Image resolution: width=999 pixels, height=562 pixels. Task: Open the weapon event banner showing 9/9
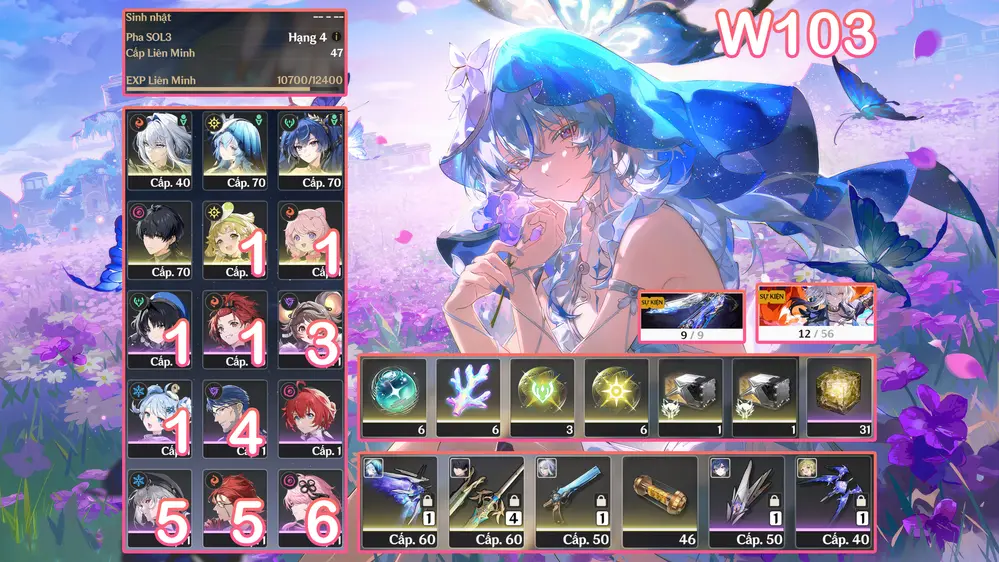coord(691,316)
